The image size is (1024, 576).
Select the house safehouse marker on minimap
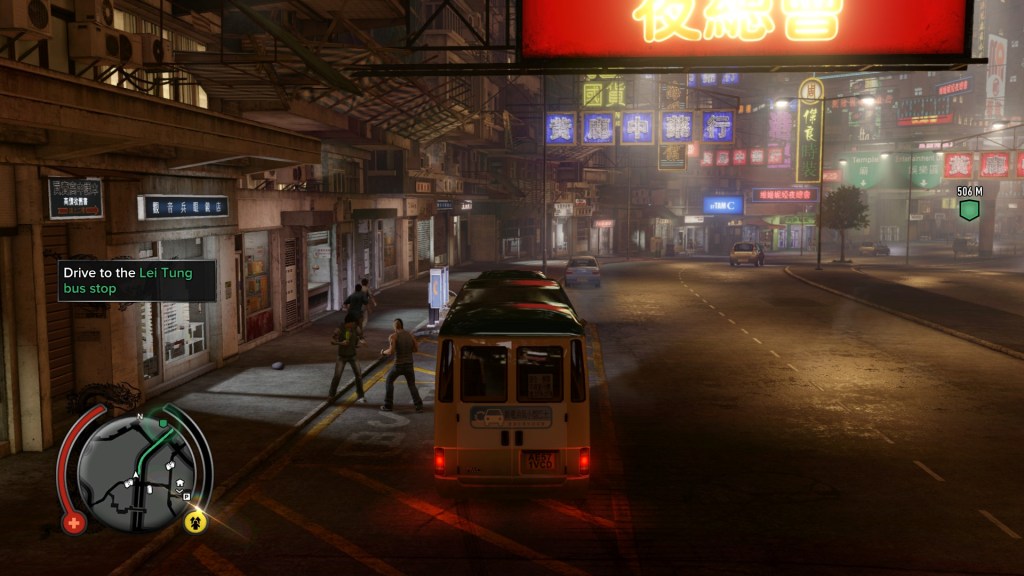tap(180, 482)
